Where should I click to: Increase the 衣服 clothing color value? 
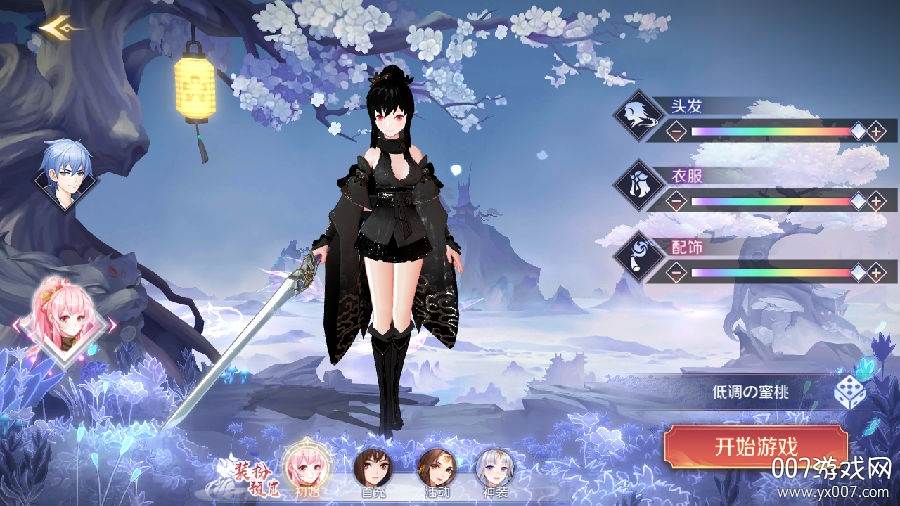pyautogui.click(x=876, y=201)
